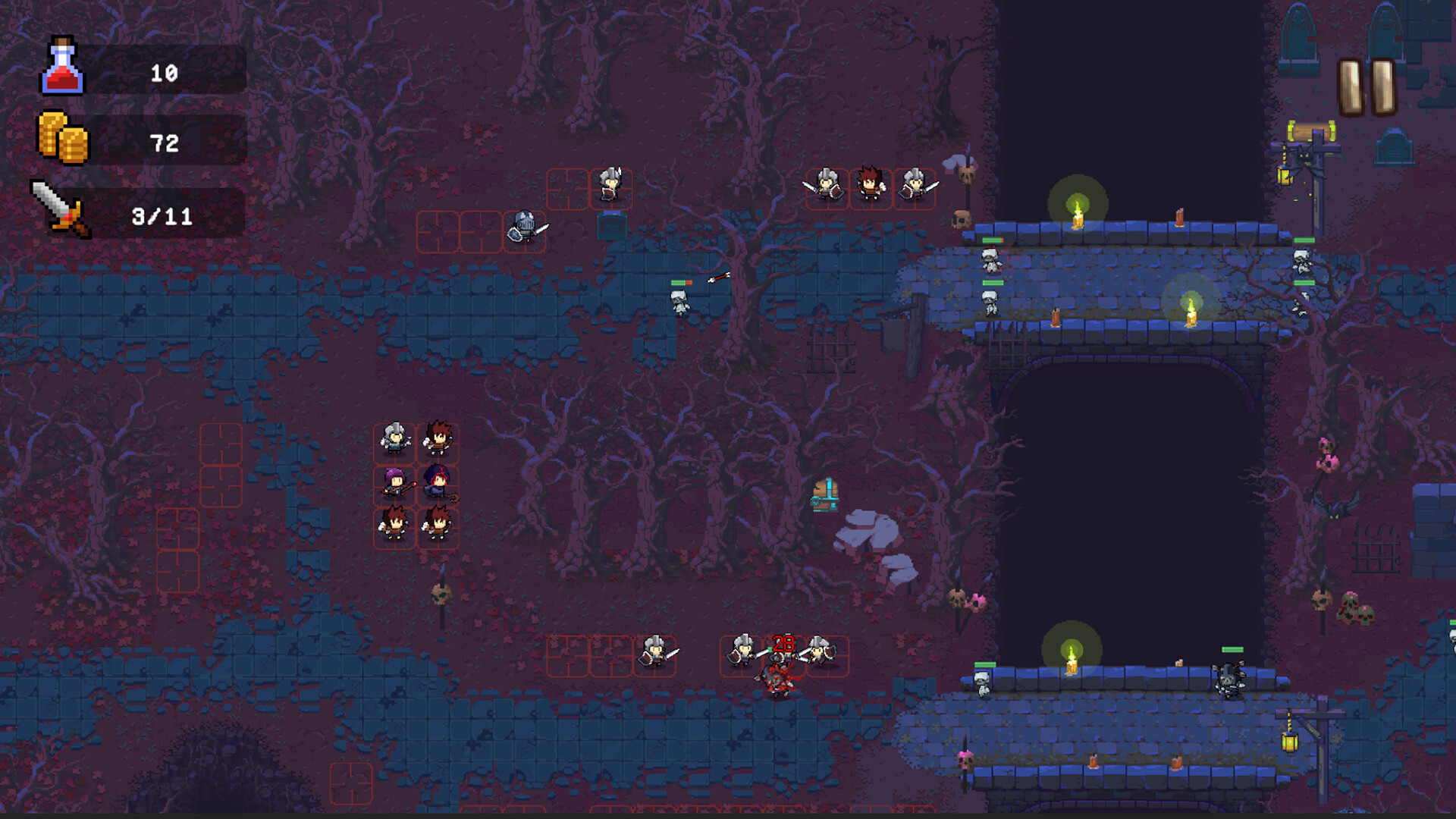This screenshot has height=819, width=1456.
Task: Click the lone helmeted knight near the grid
Action: tap(523, 230)
